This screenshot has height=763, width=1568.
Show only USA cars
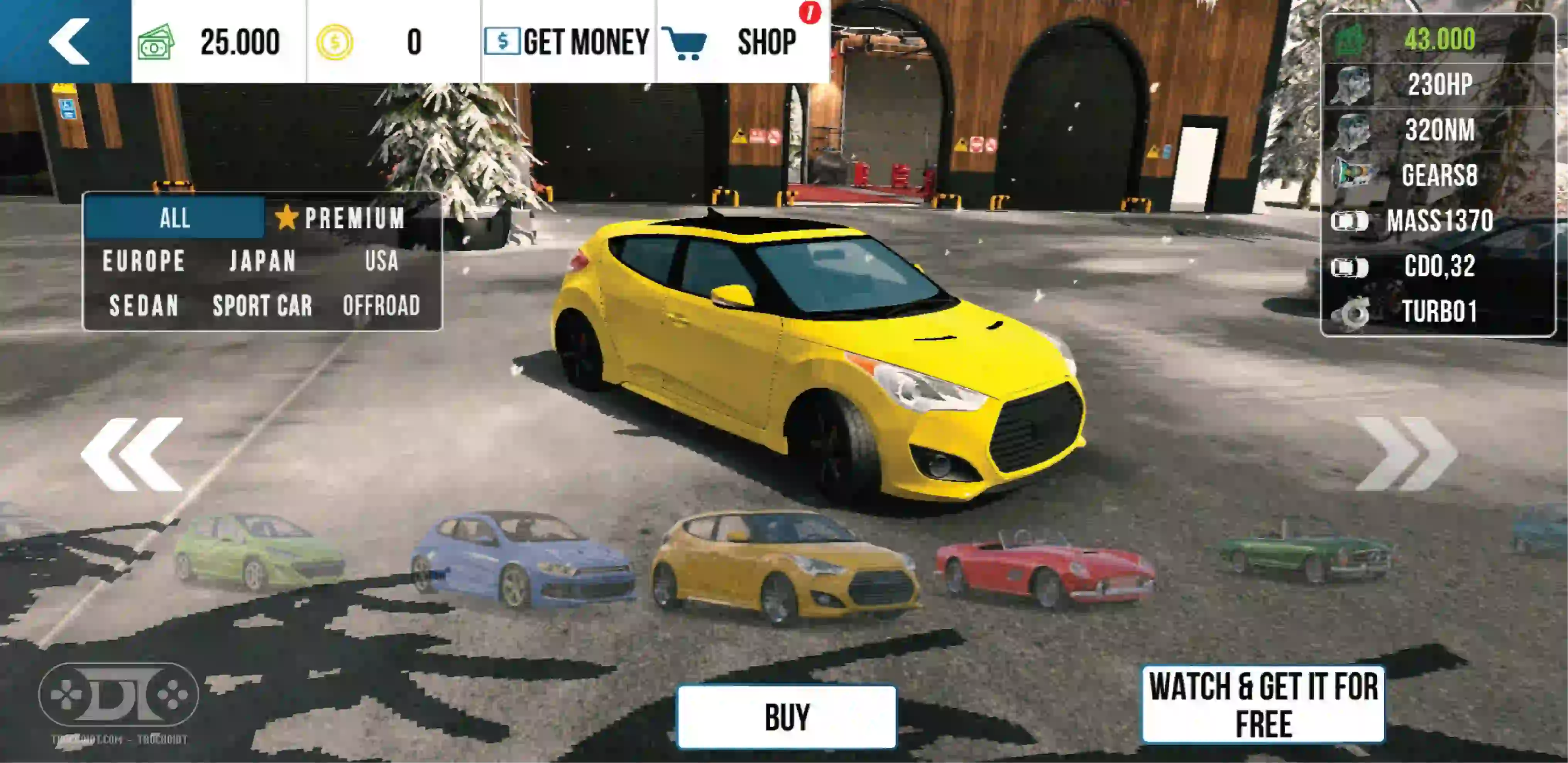point(382,261)
